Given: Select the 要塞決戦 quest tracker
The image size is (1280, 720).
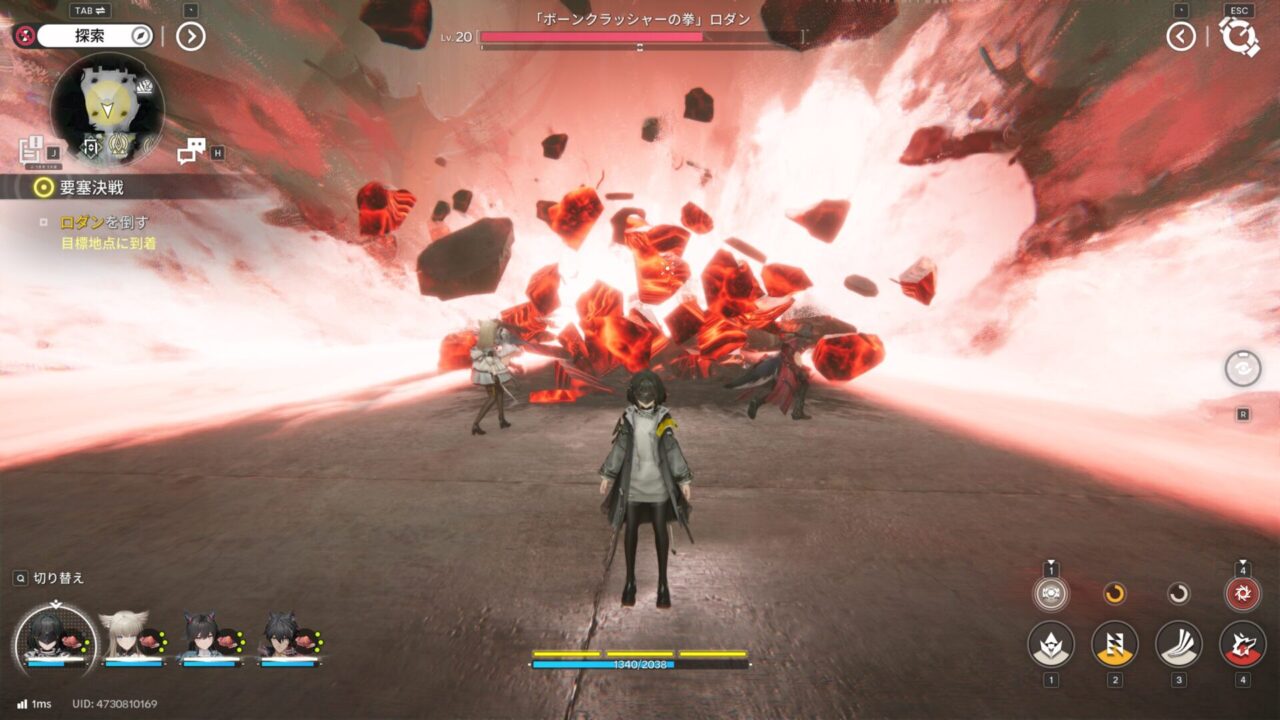Looking at the screenshot, I should [x=91, y=187].
